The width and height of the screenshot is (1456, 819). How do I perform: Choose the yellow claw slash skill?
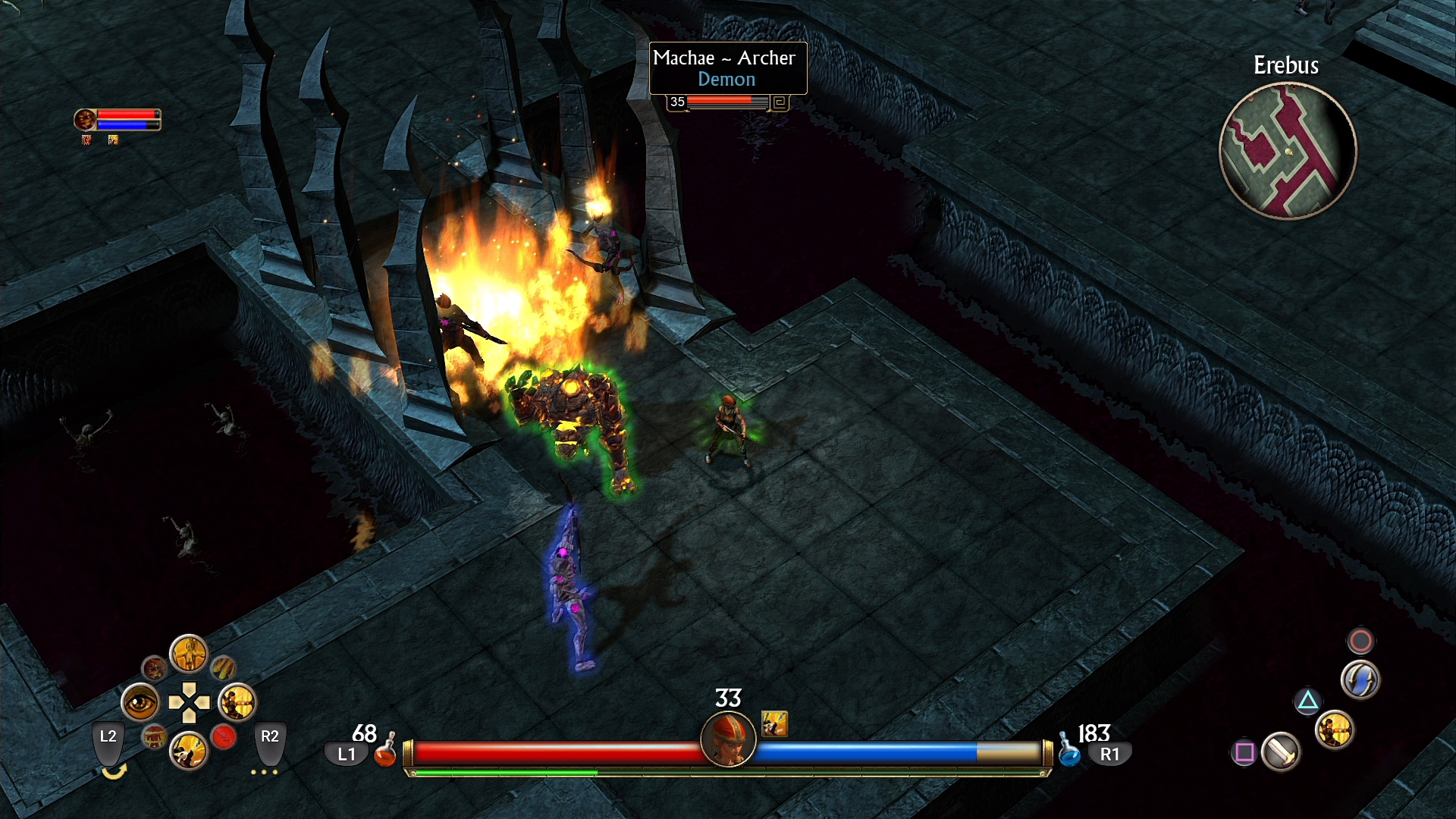(223, 668)
